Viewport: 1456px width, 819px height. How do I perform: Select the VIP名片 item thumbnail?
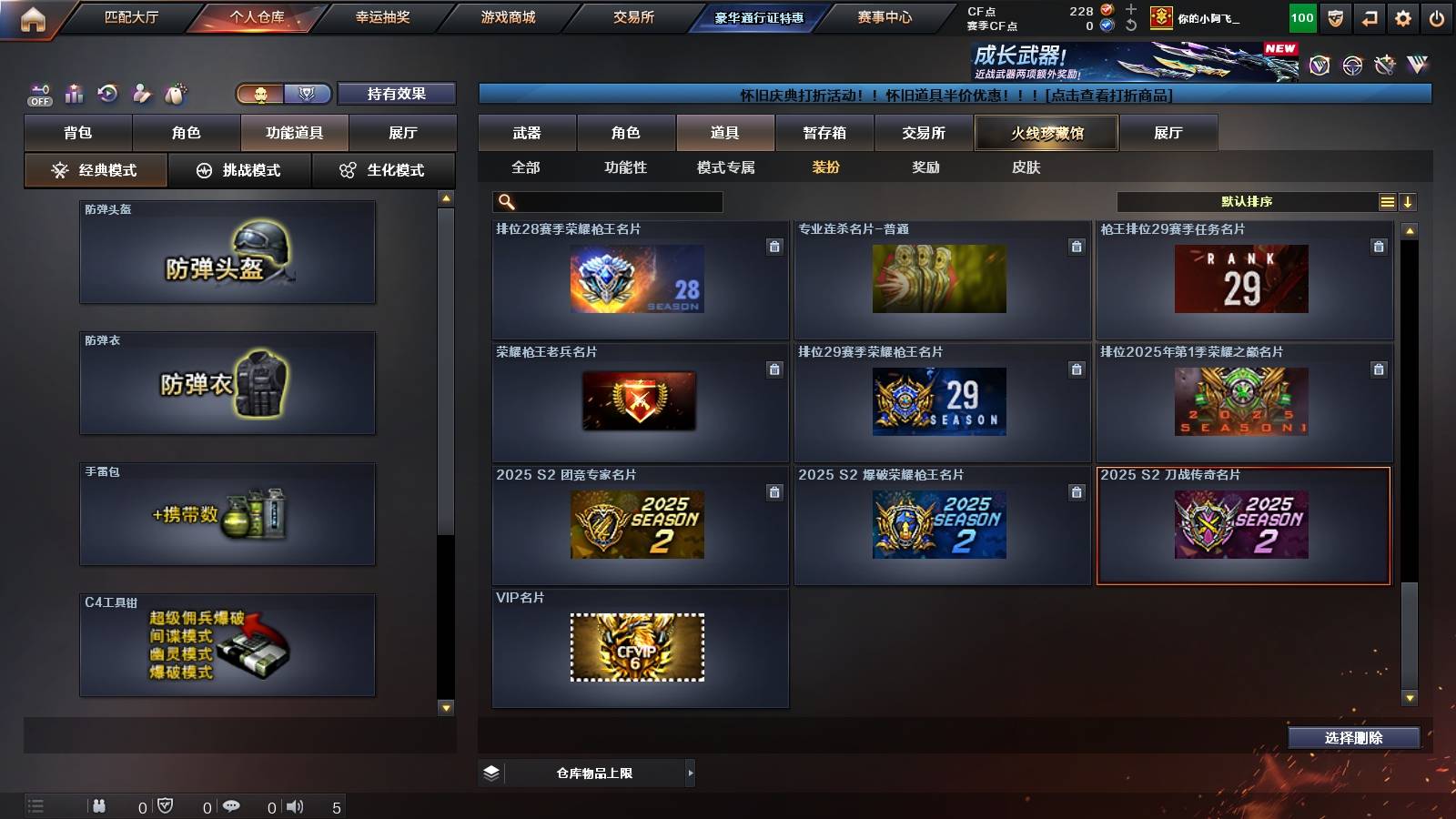pyautogui.click(x=637, y=646)
